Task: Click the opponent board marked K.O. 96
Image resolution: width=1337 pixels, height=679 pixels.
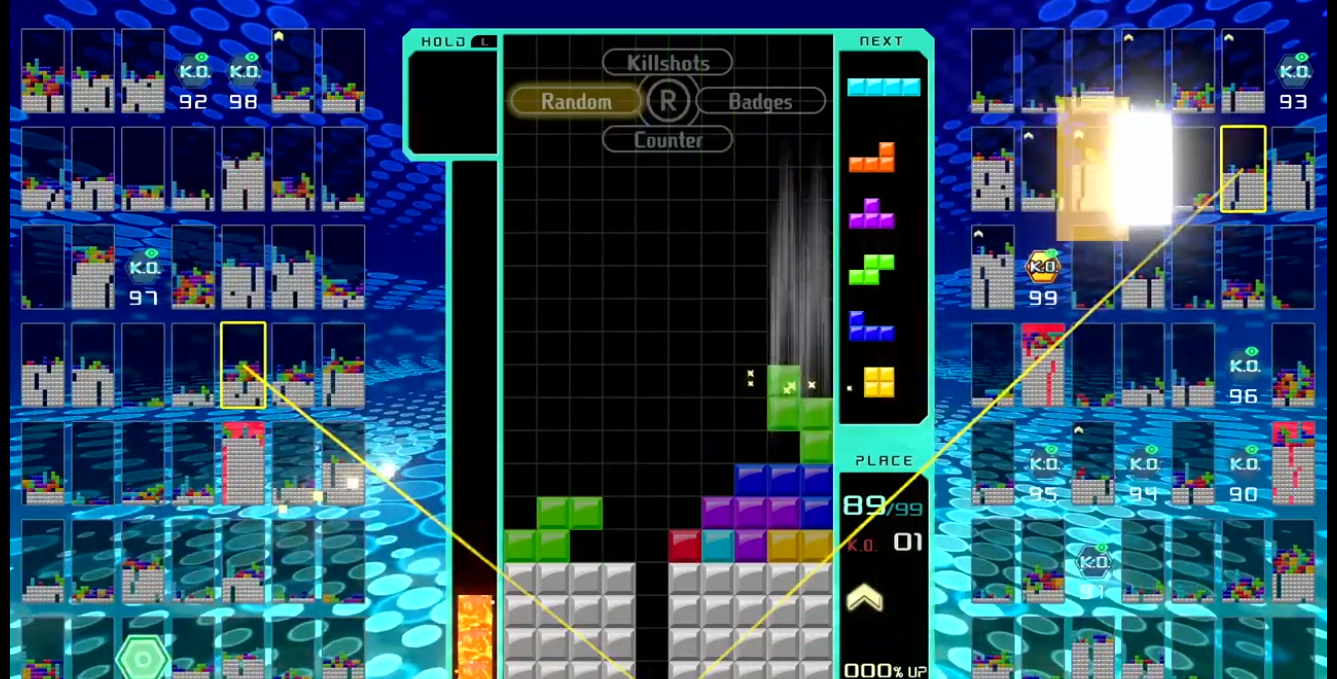Action: click(x=1243, y=365)
